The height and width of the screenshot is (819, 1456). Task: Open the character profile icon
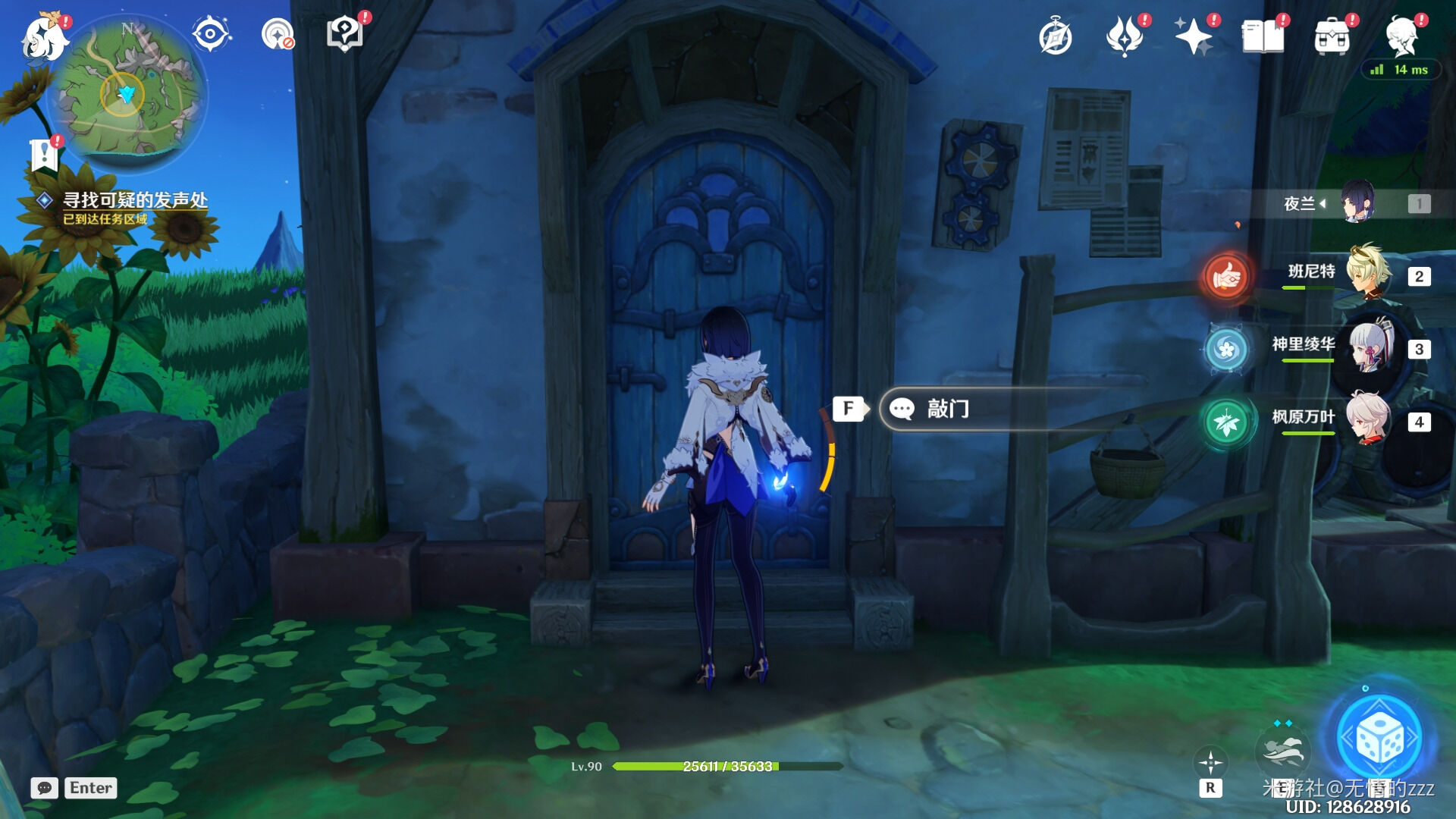pyautogui.click(x=1401, y=35)
